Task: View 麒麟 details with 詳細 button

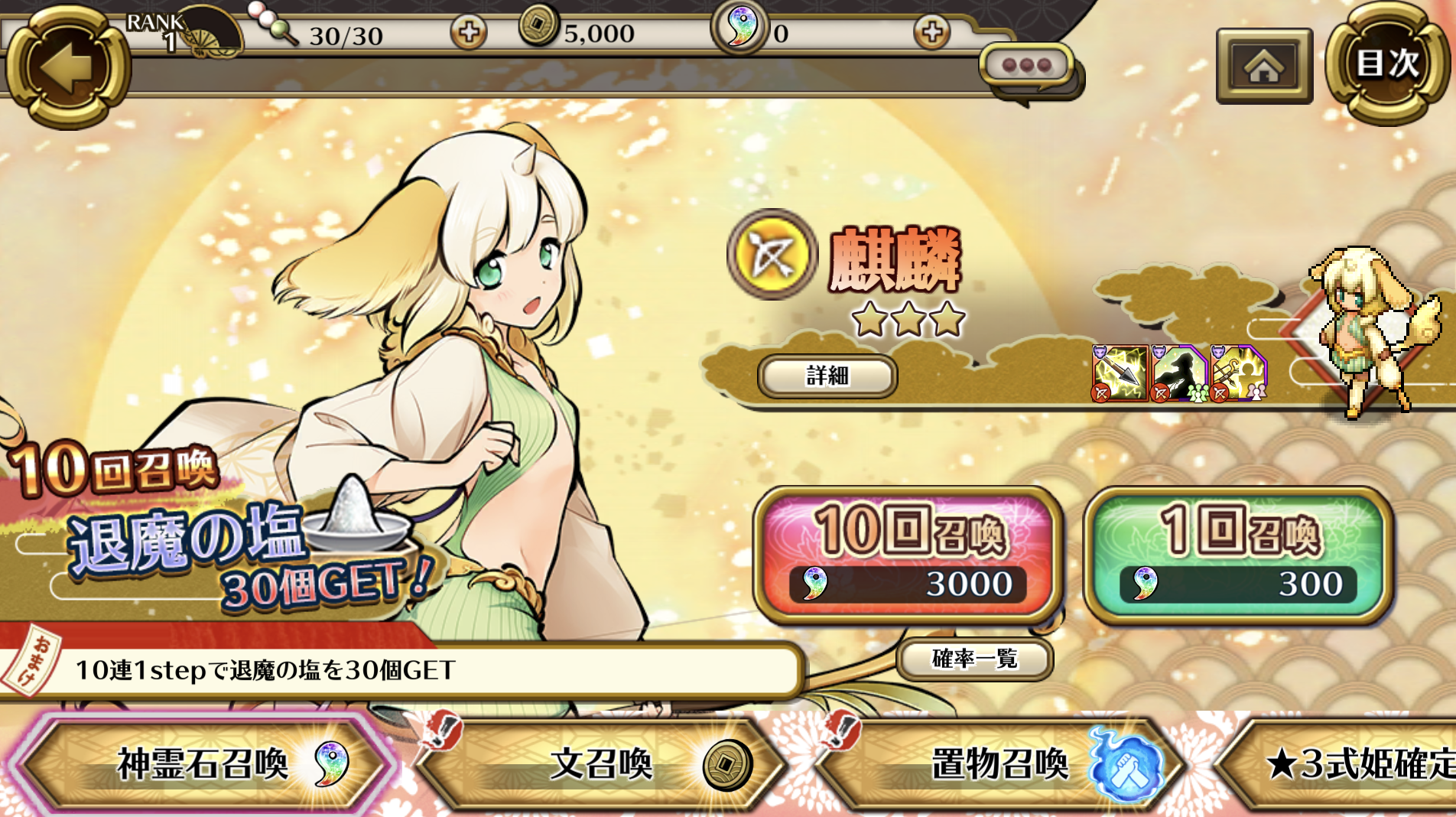Action: click(x=827, y=376)
